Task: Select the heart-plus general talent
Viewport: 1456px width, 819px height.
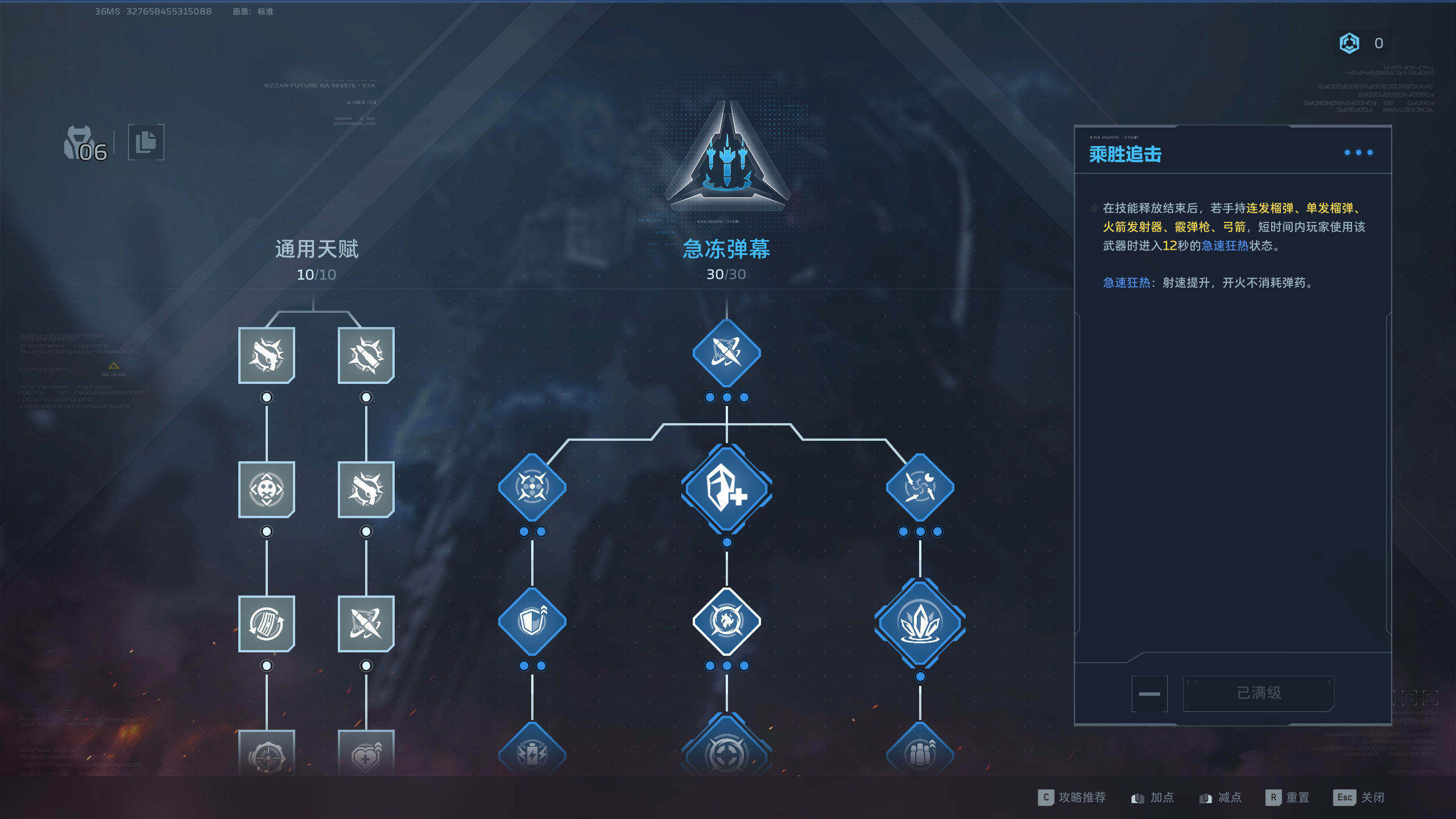Action: click(x=366, y=754)
